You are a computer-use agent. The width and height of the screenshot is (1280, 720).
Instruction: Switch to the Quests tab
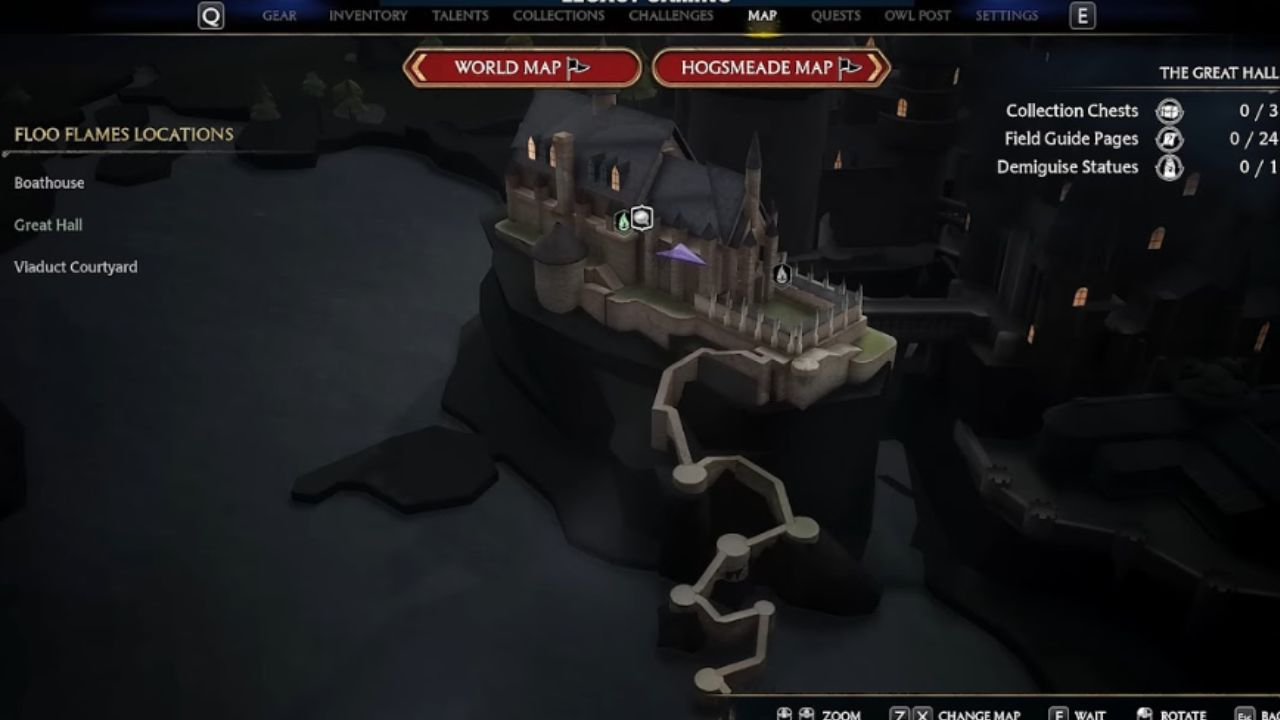point(836,16)
